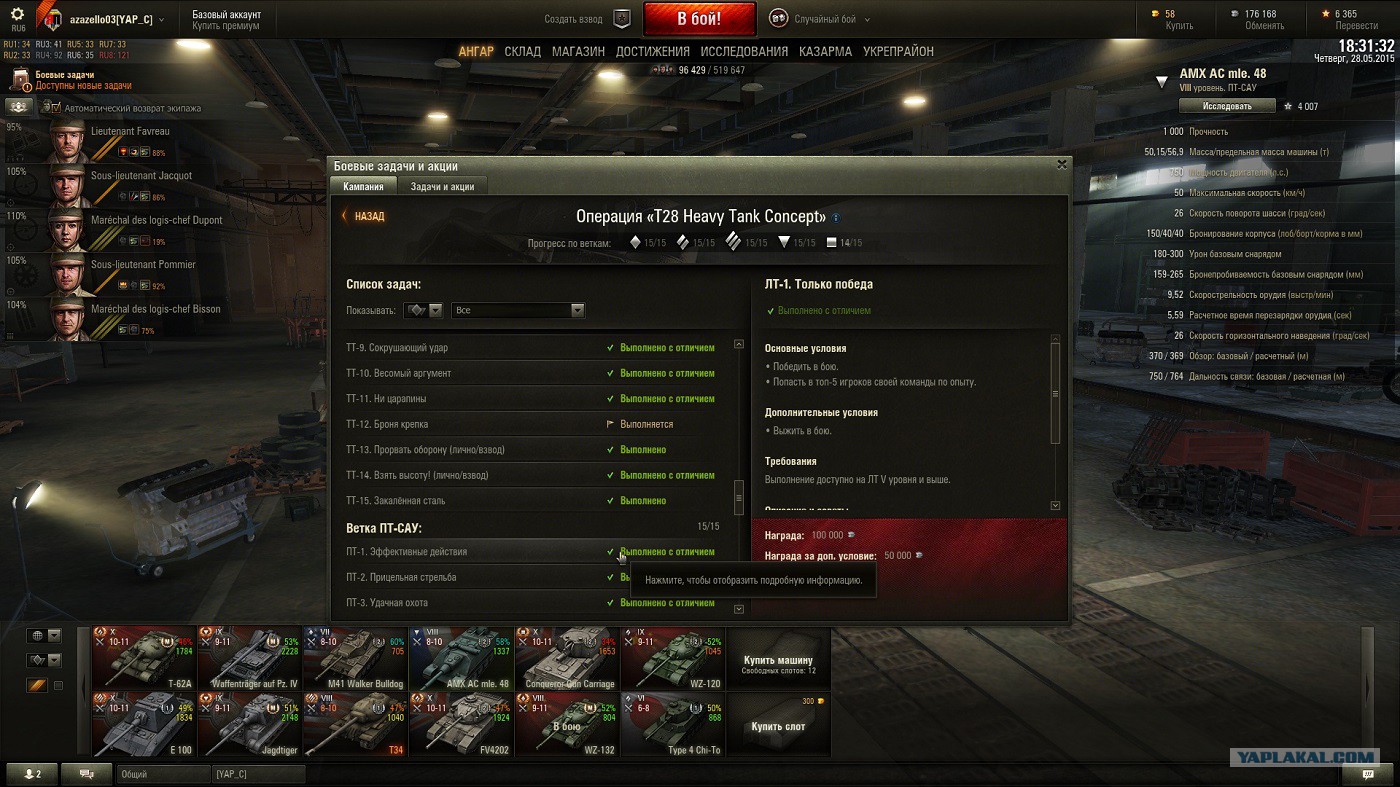The image size is (1400, 787).
Task: Close the Боевые задачи и акции window
Action: point(1062,165)
